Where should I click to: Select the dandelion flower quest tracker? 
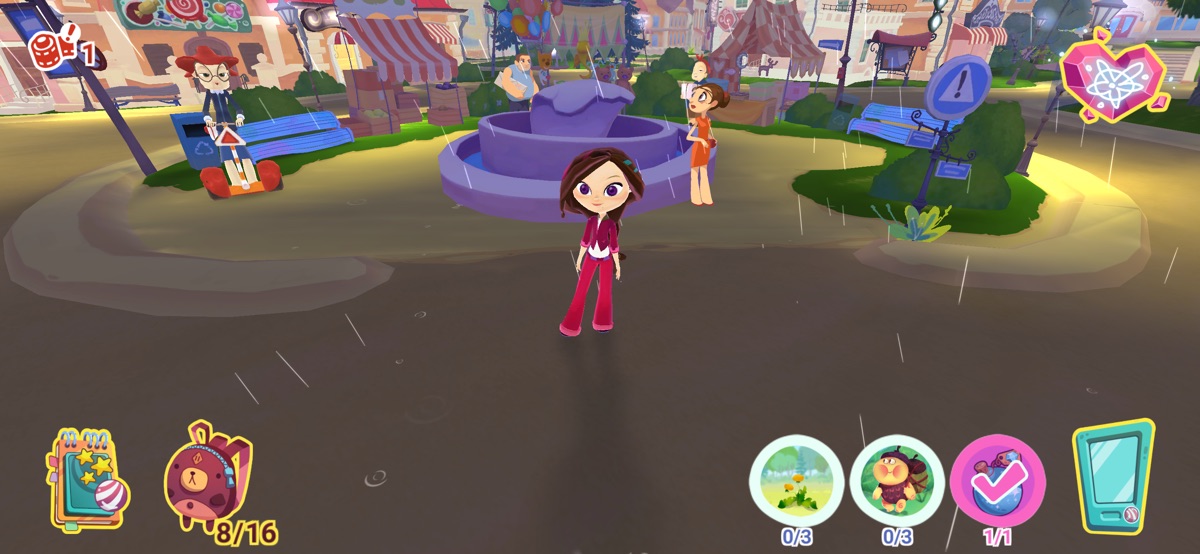pos(796,480)
